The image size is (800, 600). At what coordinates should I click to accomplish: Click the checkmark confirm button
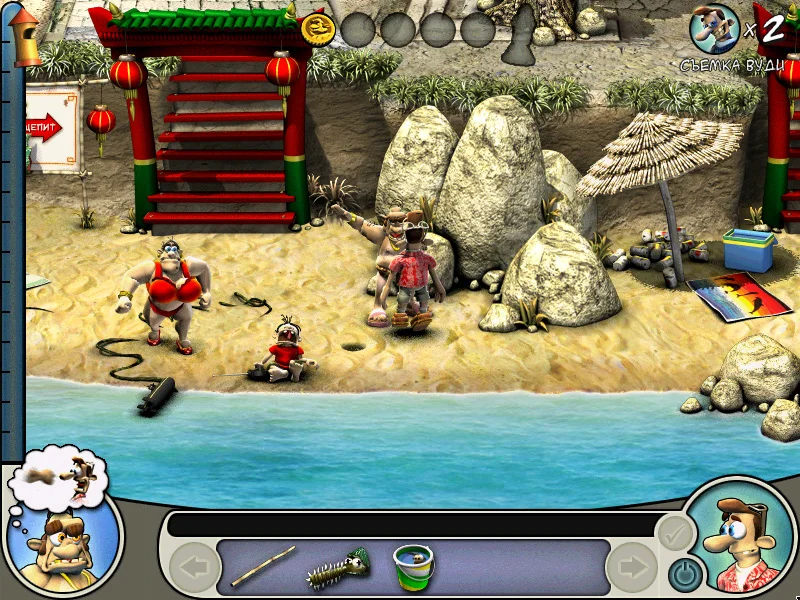pyautogui.click(x=675, y=534)
